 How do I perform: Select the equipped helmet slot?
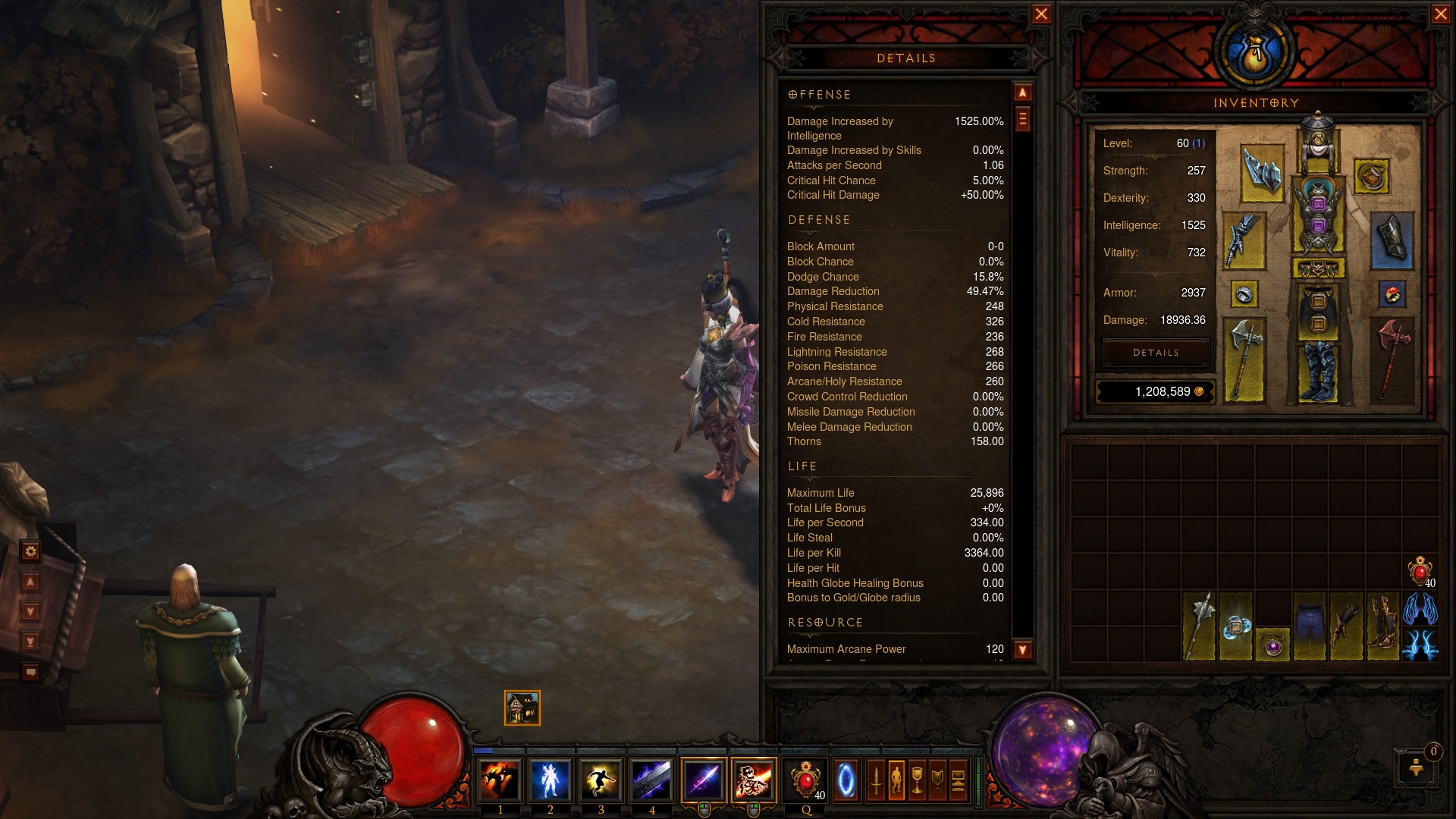coord(1318,143)
